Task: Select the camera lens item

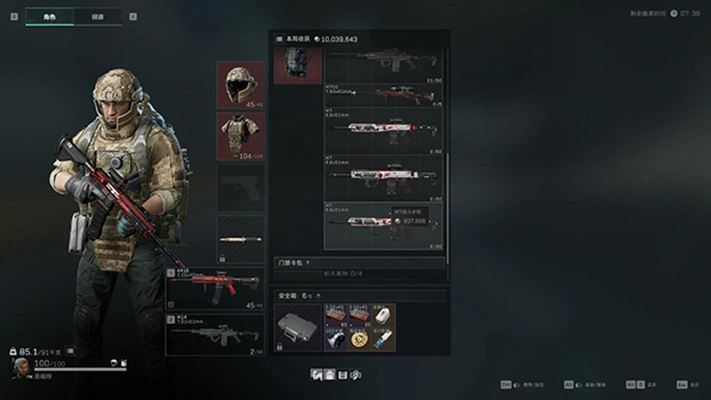Action: pyautogui.click(x=336, y=340)
